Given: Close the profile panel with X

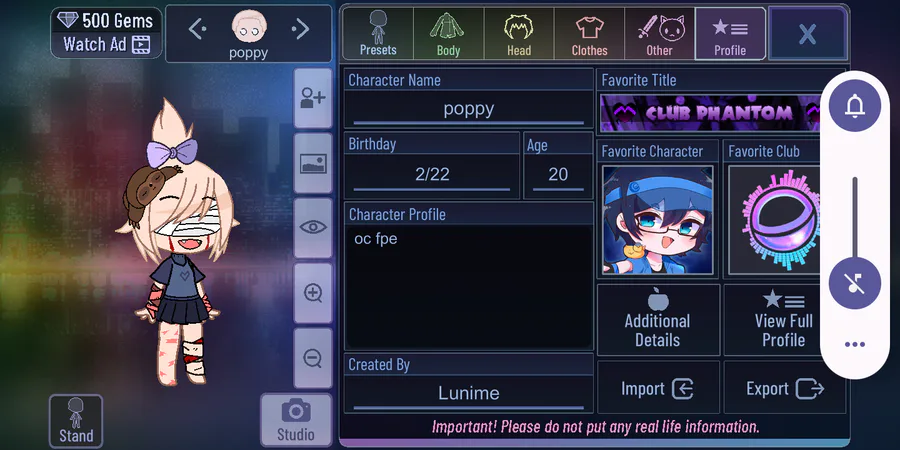Looking at the screenshot, I should point(807,34).
